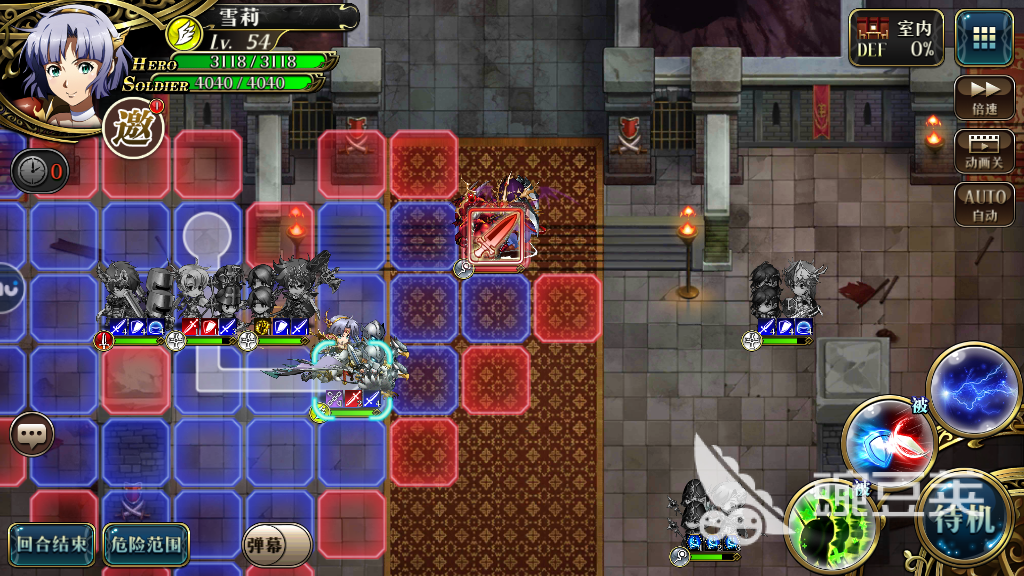Enable AUTO 自动 battle
The image size is (1024, 576).
(x=984, y=205)
